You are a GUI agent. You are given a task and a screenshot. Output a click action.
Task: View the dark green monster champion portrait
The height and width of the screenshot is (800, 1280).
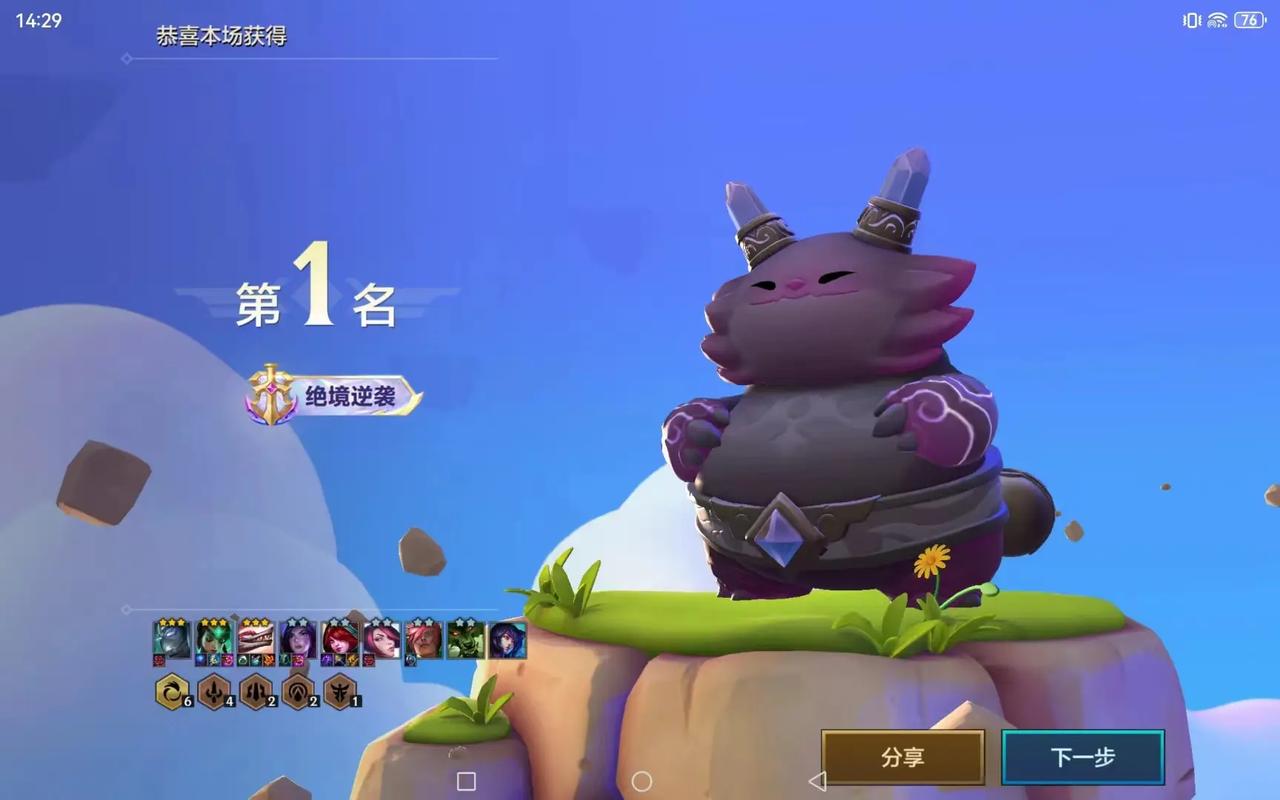[x=466, y=639]
